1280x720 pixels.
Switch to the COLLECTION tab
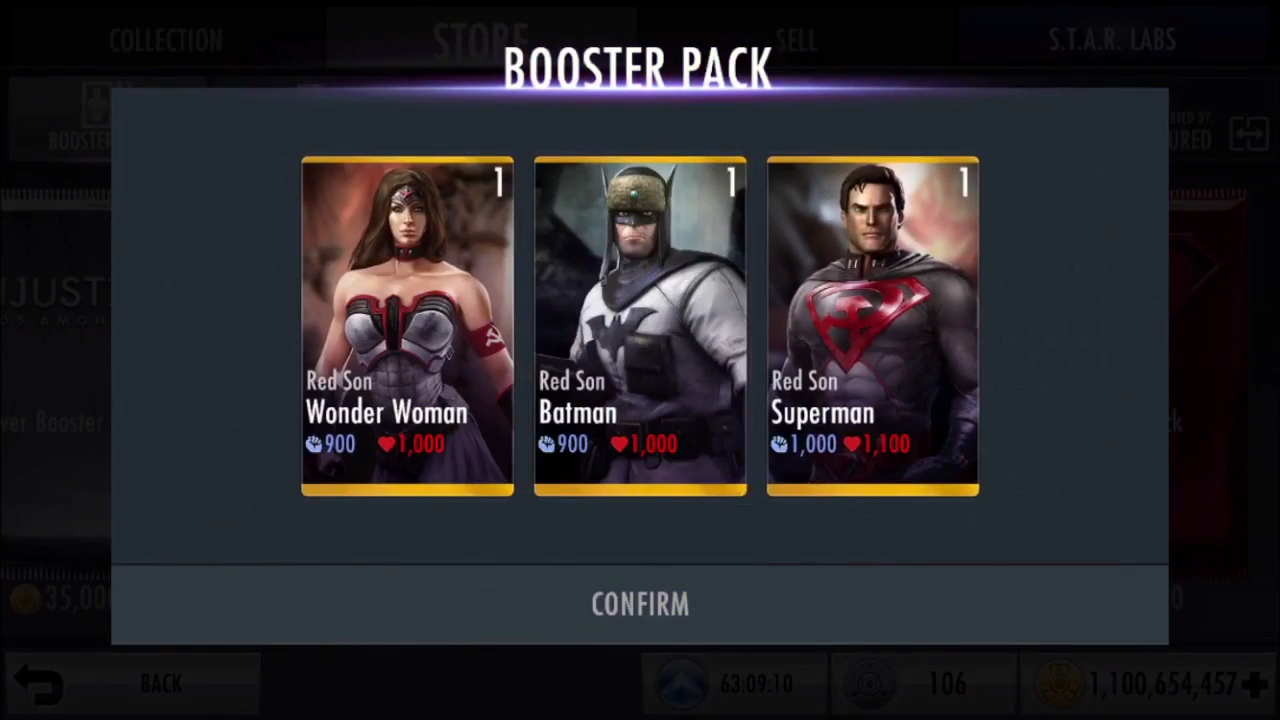166,40
